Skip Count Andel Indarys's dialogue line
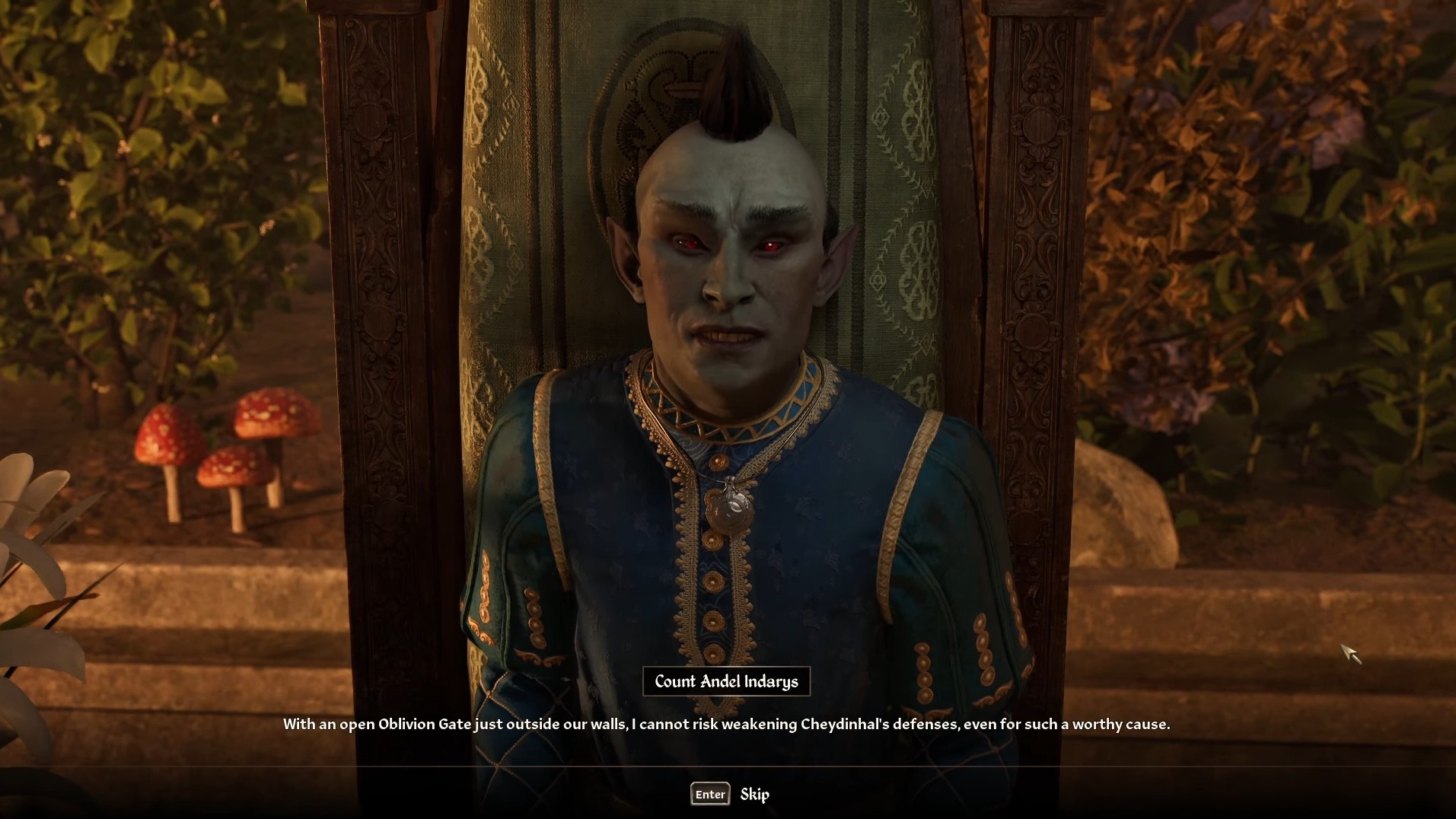 (x=753, y=794)
